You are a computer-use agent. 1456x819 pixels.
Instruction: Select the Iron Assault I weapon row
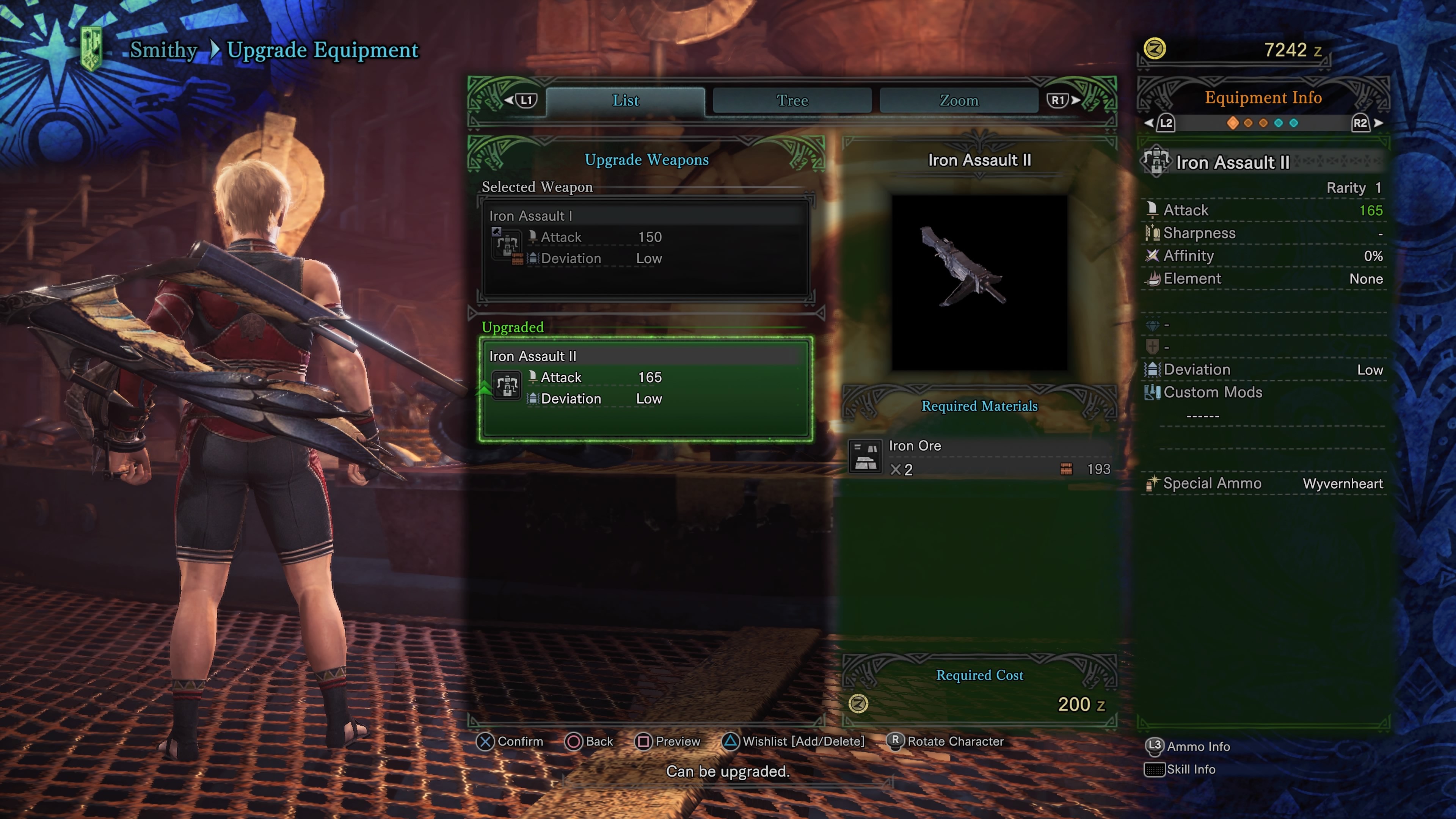click(x=645, y=247)
